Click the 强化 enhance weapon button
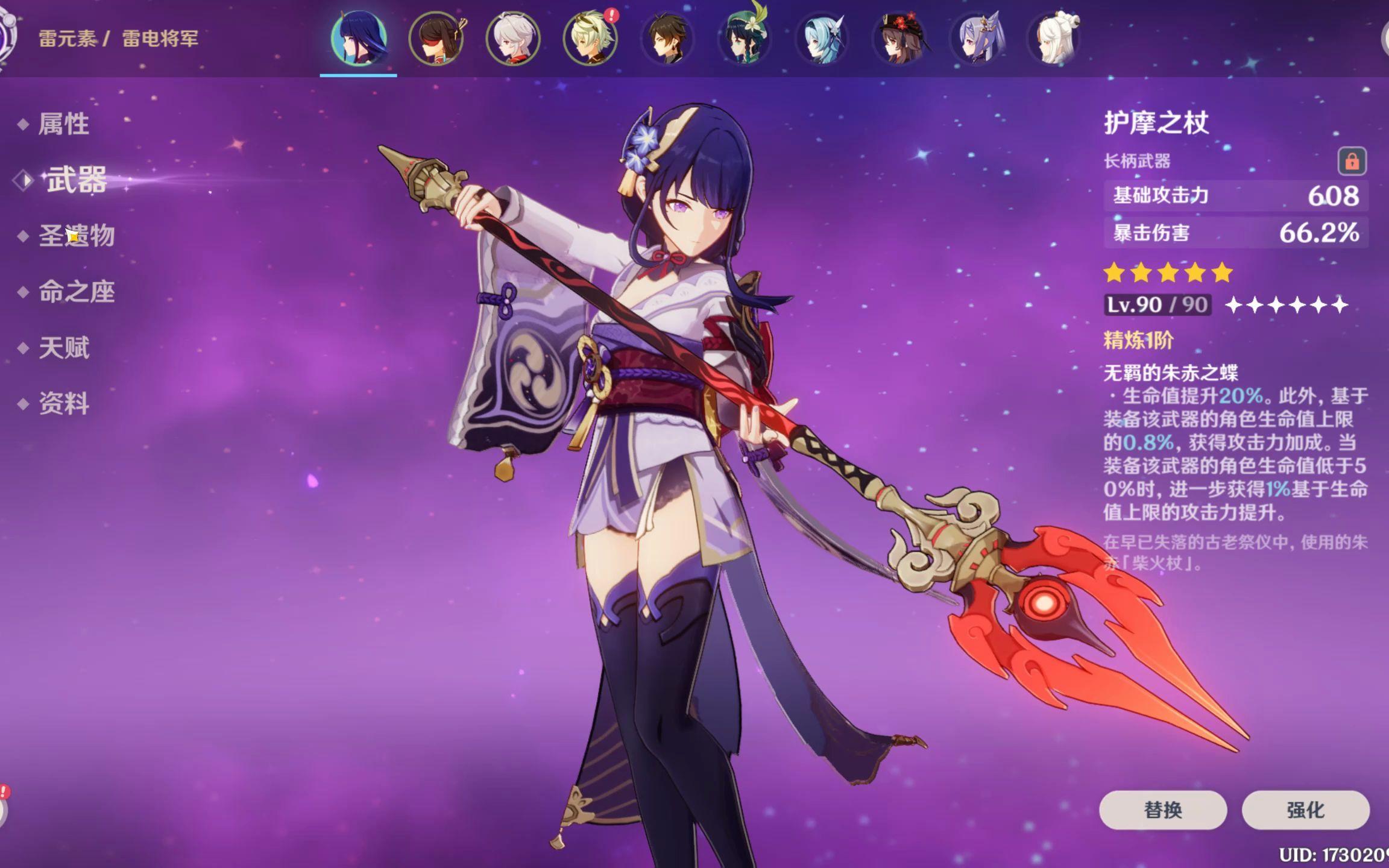The width and height of the screenshot is (1389, 868). point(1305,810)
